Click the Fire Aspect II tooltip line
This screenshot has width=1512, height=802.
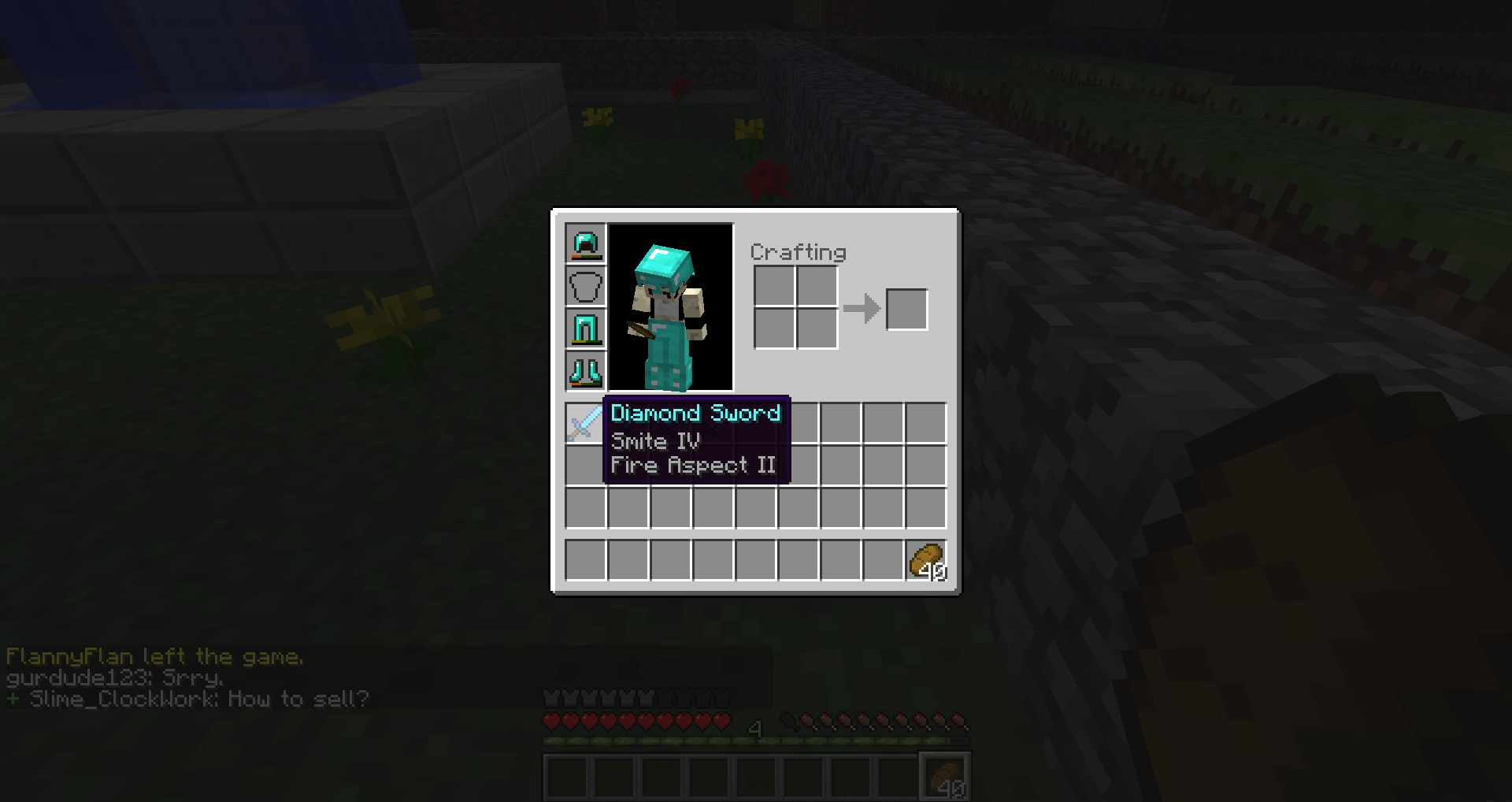pyautogui.click(x=693, y=465)
